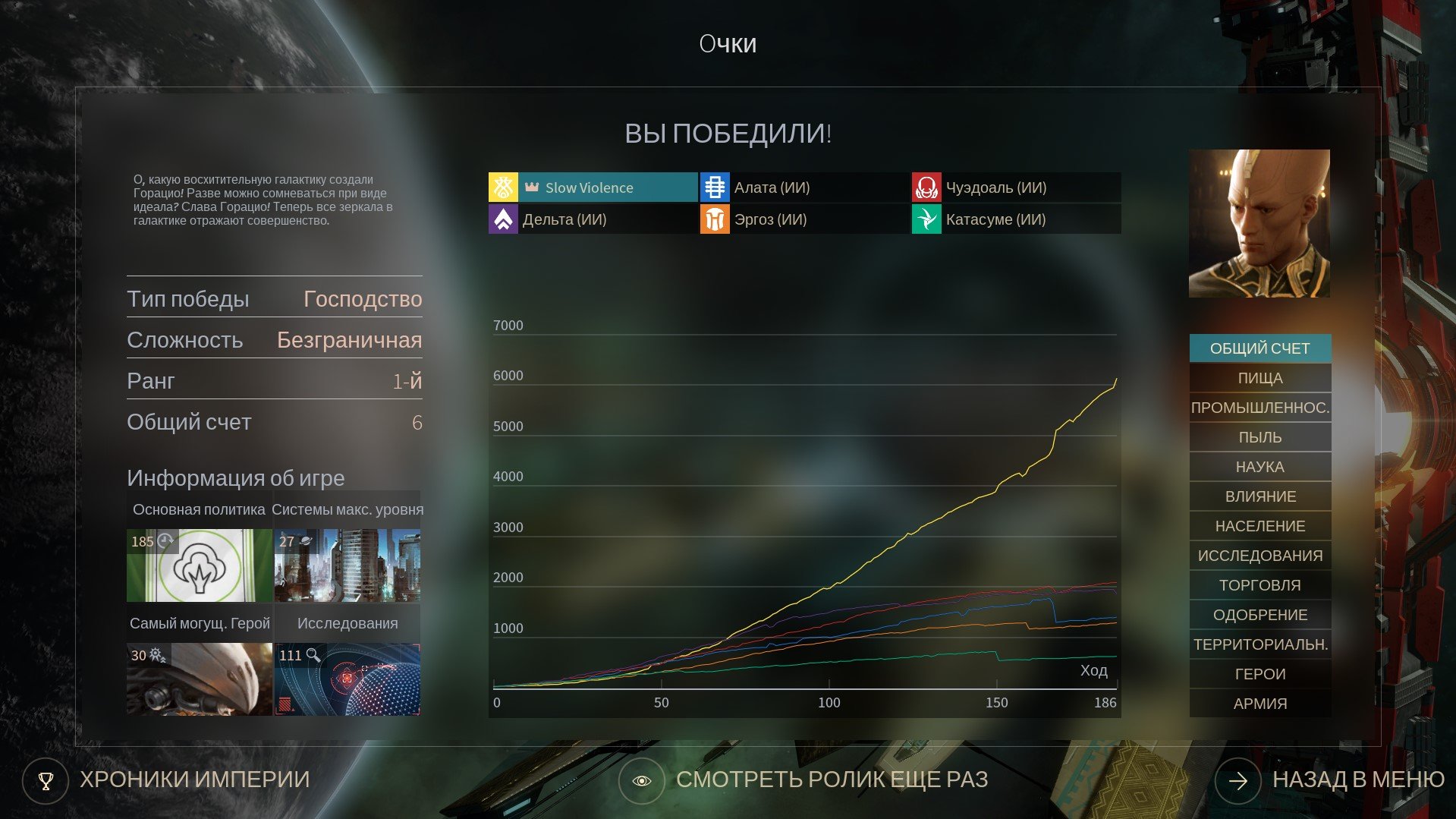The height and width of the screenshot is (819, 1456).
Task: Toggle the Эргоз (ИИ) graph line
Action: (x=804, y=219)
